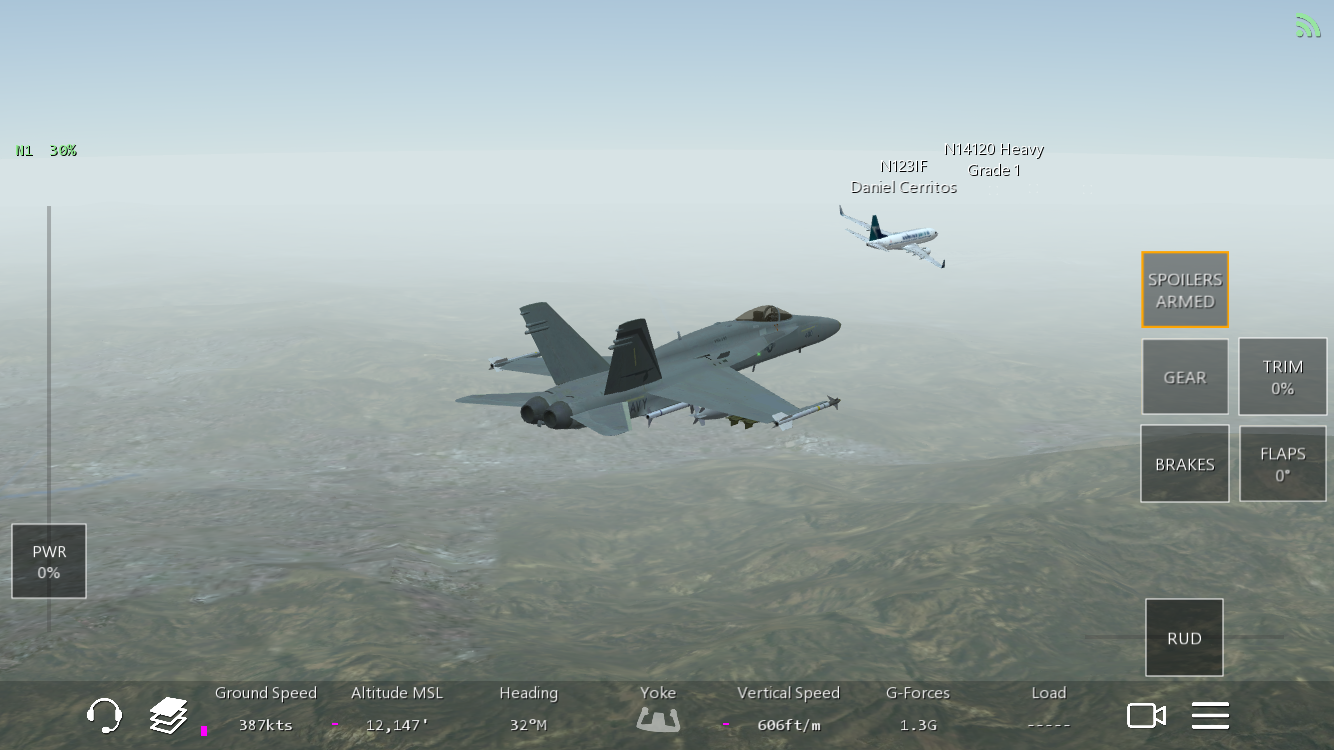
Task: Select the Flaps 0° control
Action: 1282,464
